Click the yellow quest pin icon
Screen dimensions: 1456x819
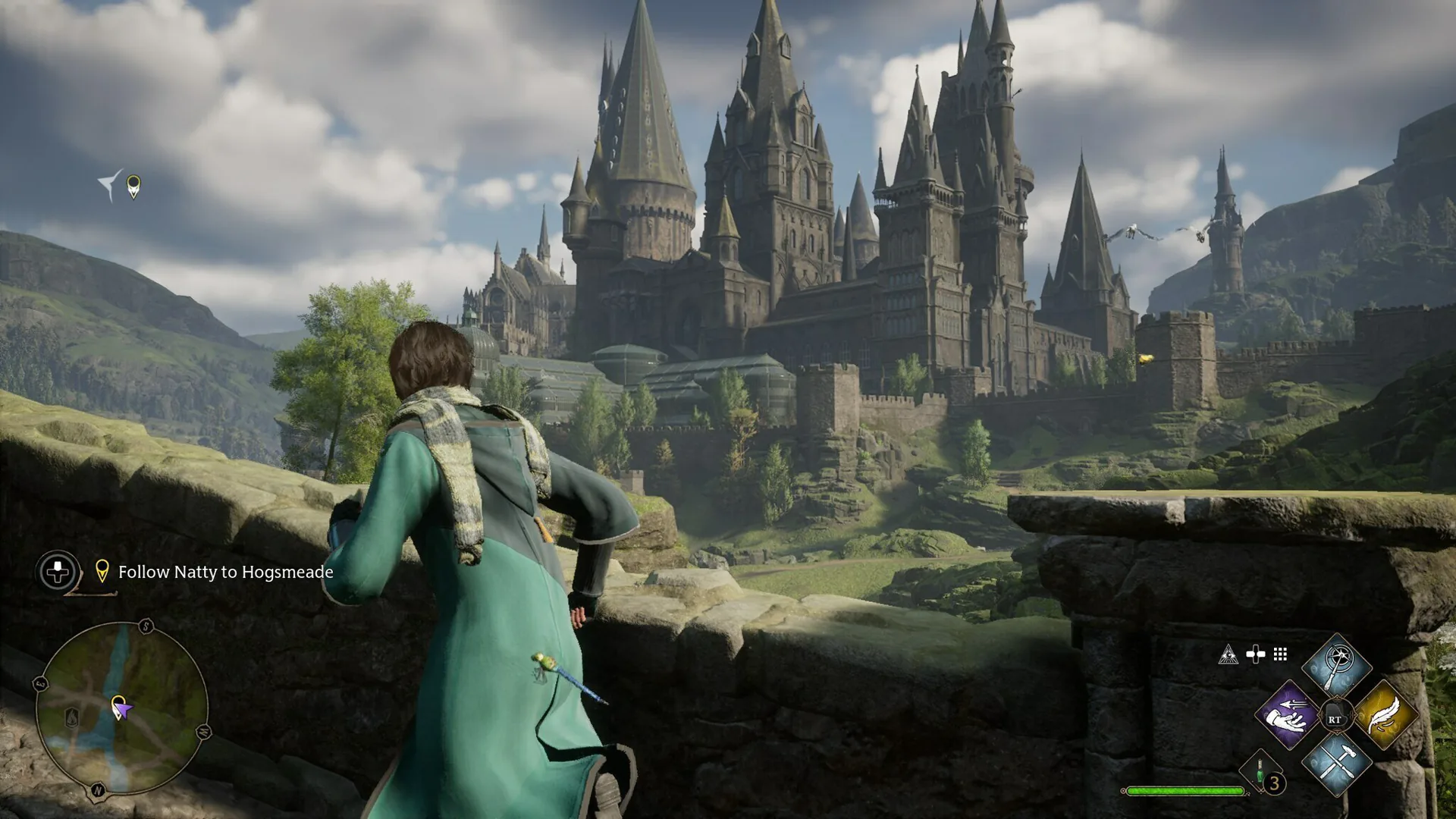(104, 573)
